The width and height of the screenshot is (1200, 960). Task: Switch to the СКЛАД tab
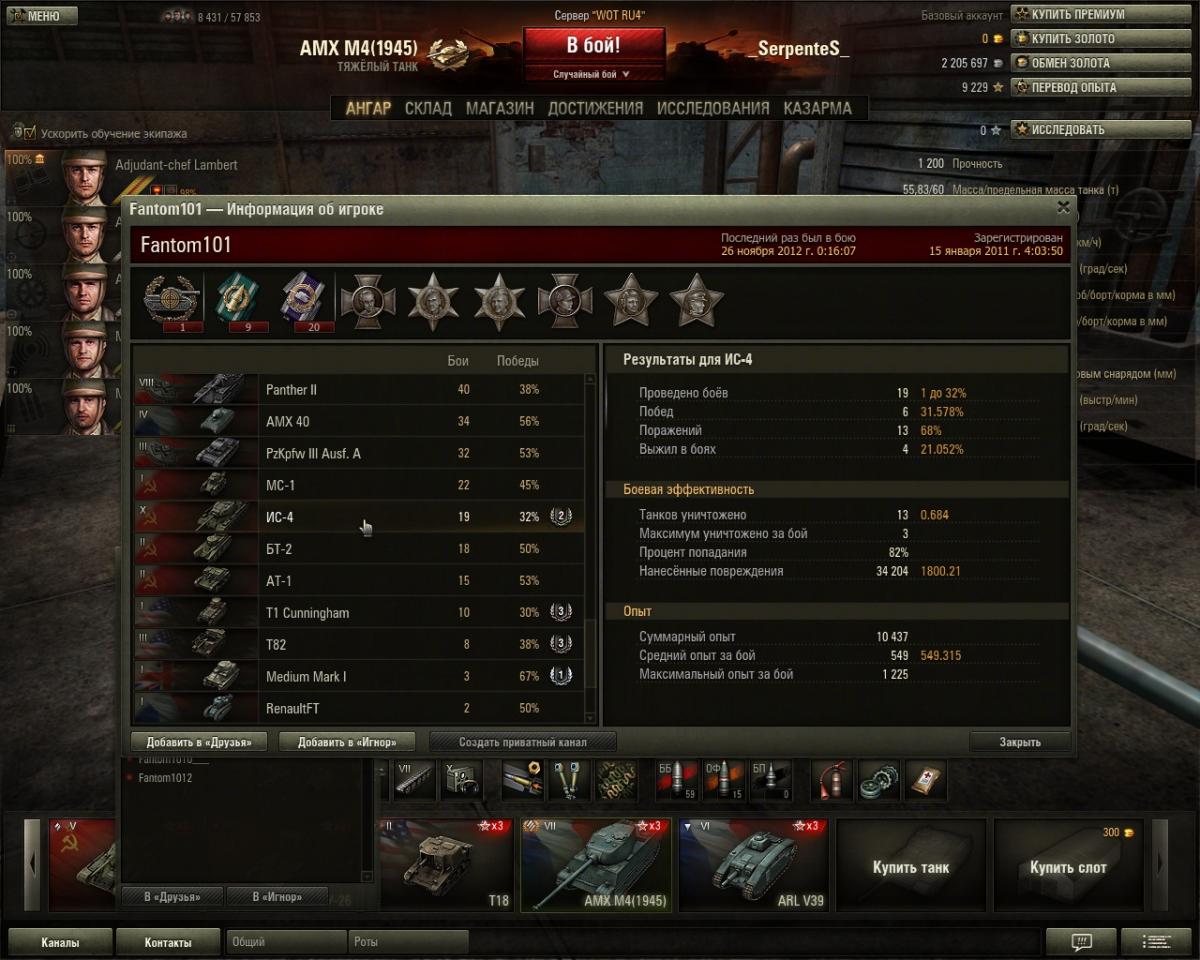pyautogui.click(x=428, y=108)
